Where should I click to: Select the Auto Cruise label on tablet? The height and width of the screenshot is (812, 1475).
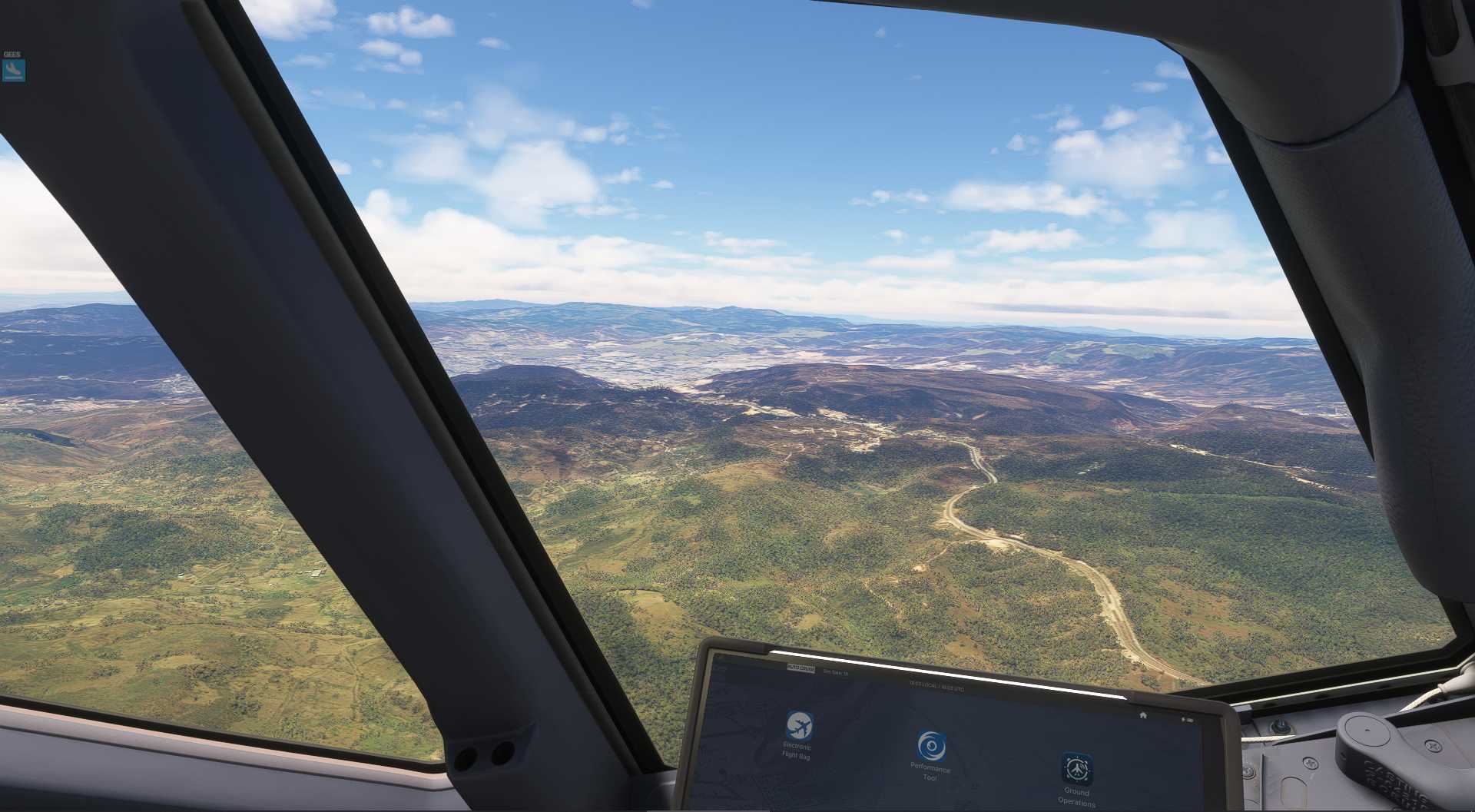pos(800,668)
